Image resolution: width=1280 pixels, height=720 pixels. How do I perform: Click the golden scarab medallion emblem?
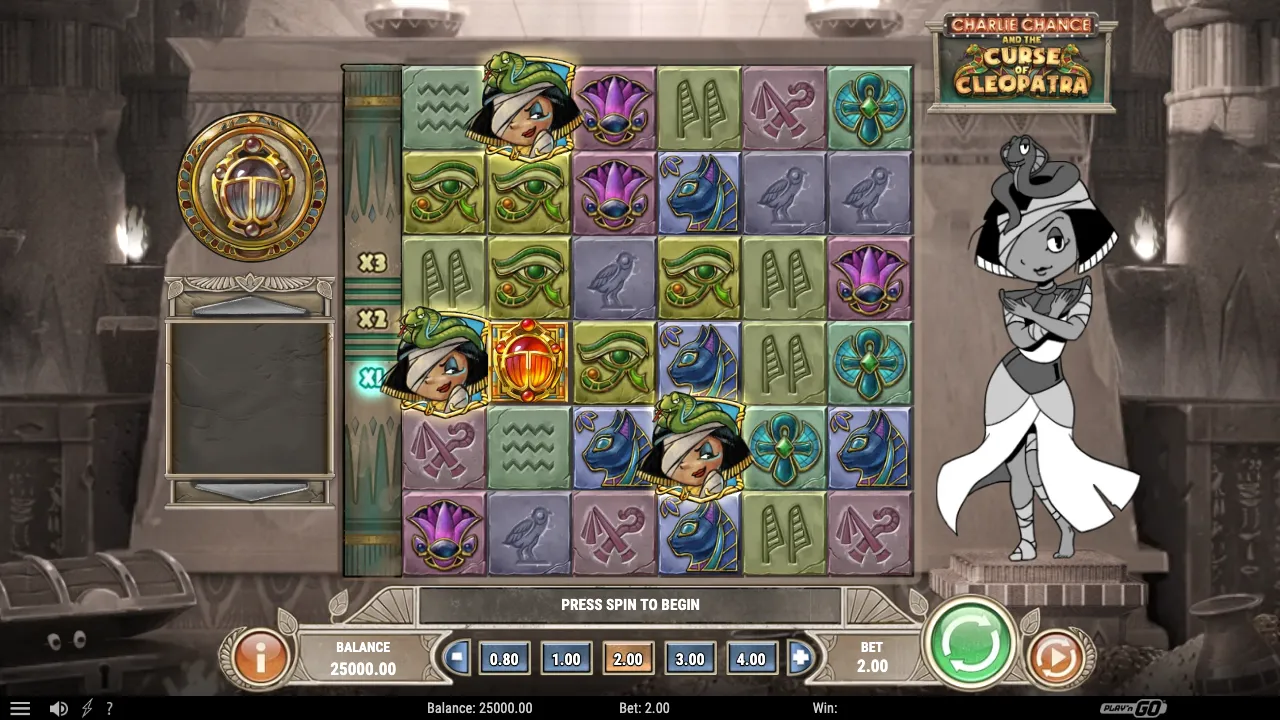point(251,191)
